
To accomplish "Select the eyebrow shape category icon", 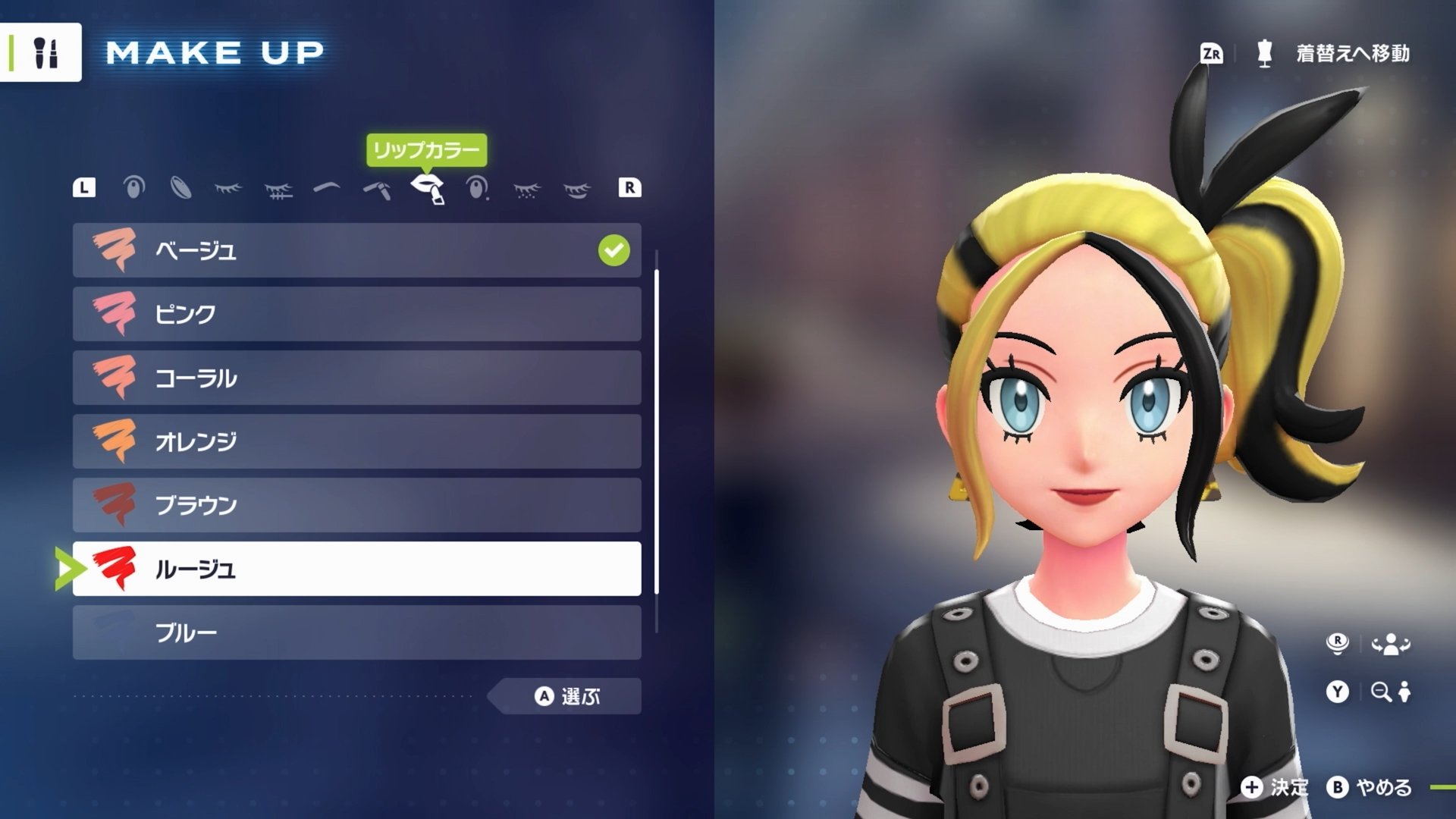I will (326, 190).
